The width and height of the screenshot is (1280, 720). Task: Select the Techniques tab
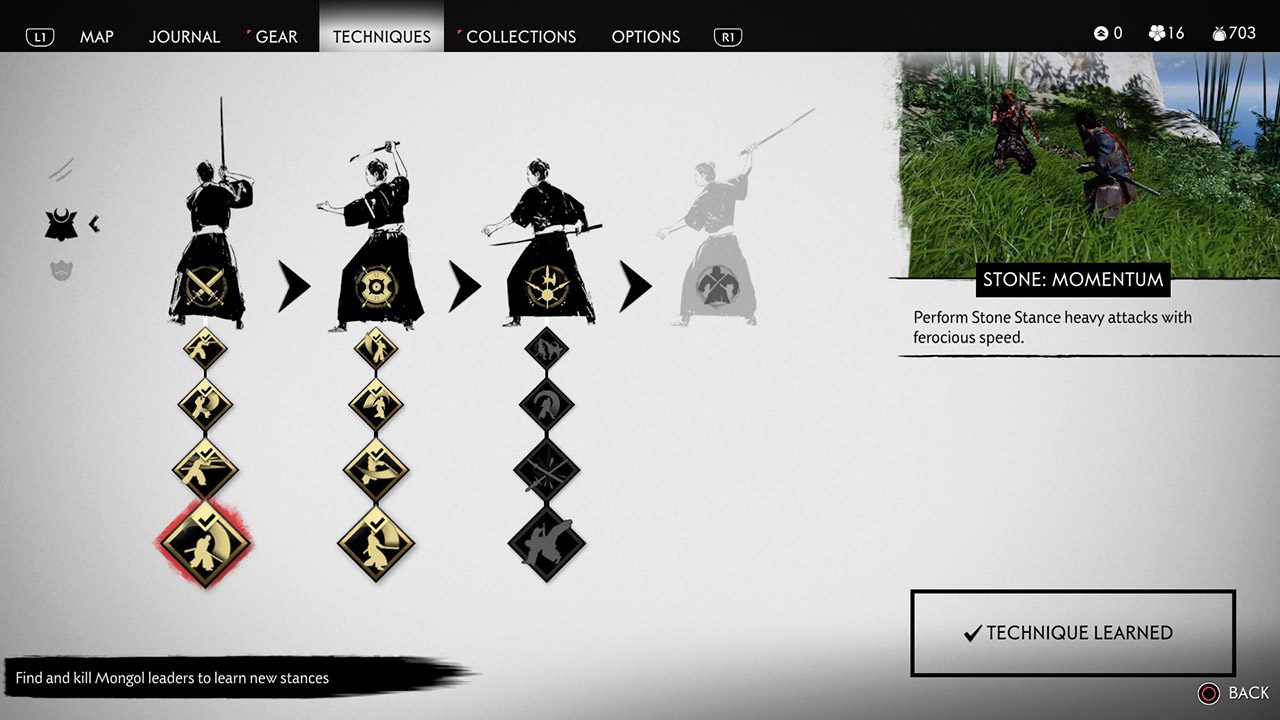click(381, 37)
